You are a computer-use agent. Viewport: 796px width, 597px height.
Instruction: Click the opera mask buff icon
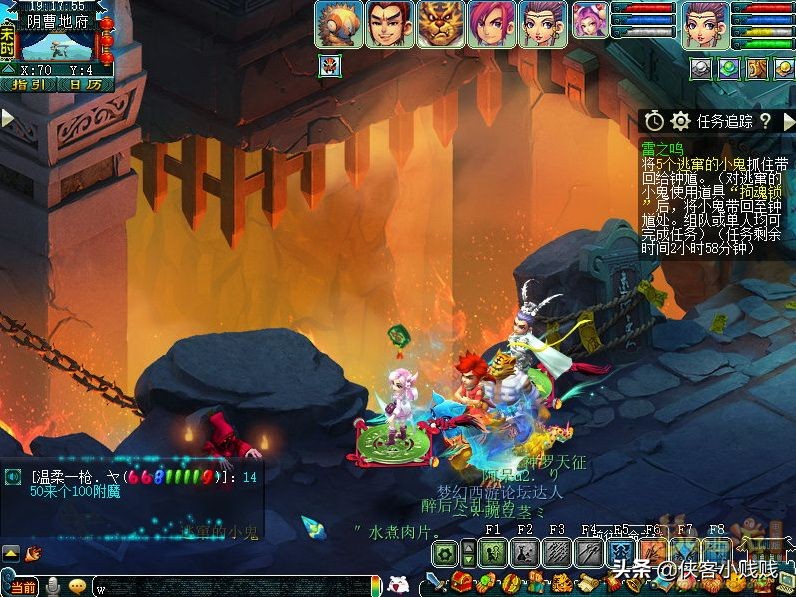coord(329,67)
